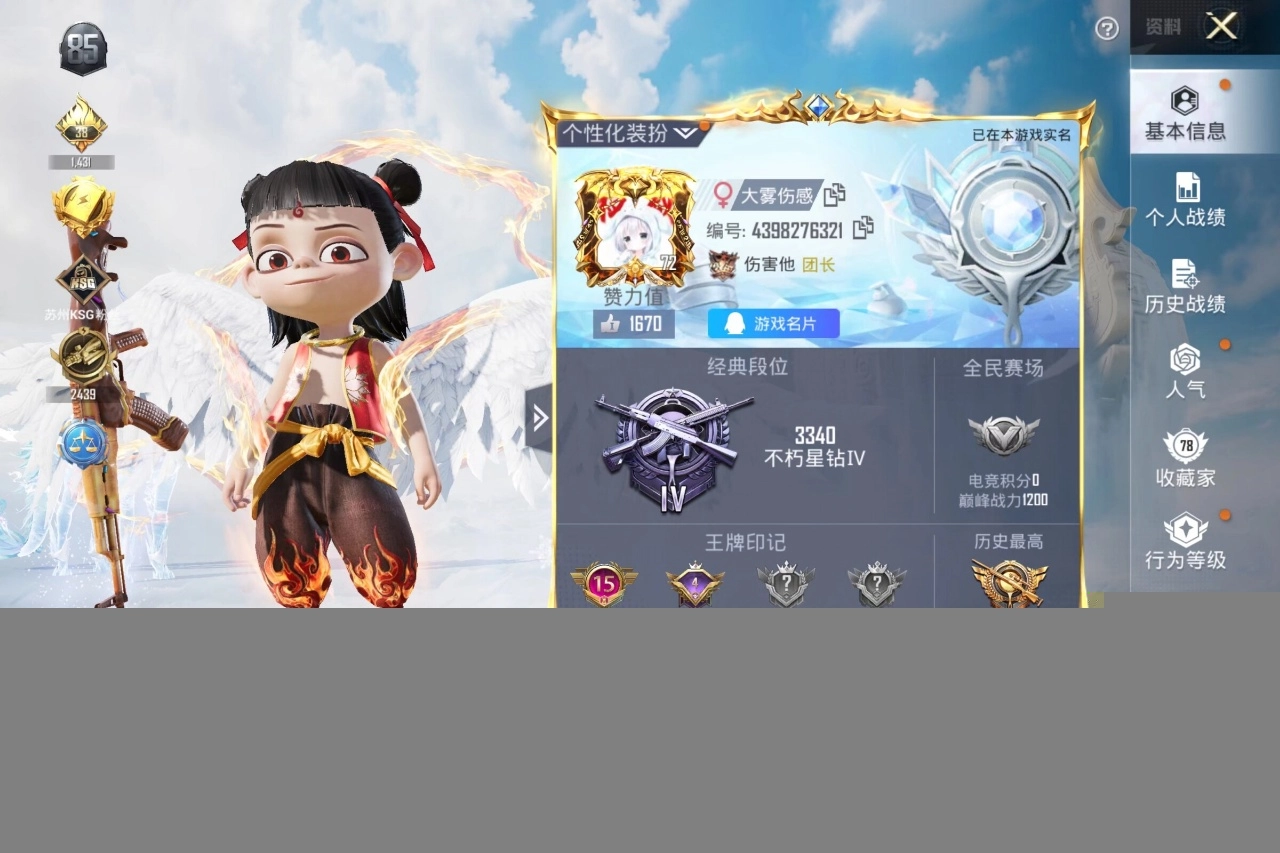Click the thumbs-up 1670 like button
The image size is (1280, 853).
(x=633, y=323)
